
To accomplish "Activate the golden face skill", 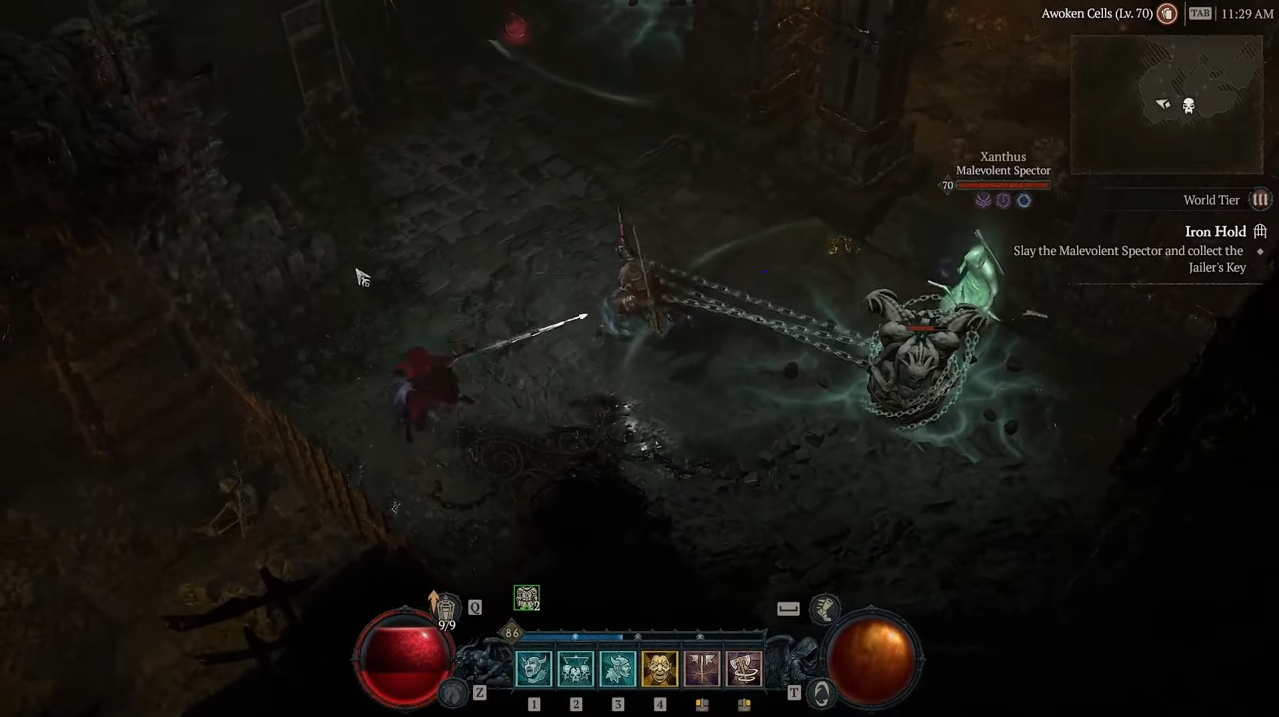I will [660, 669].
